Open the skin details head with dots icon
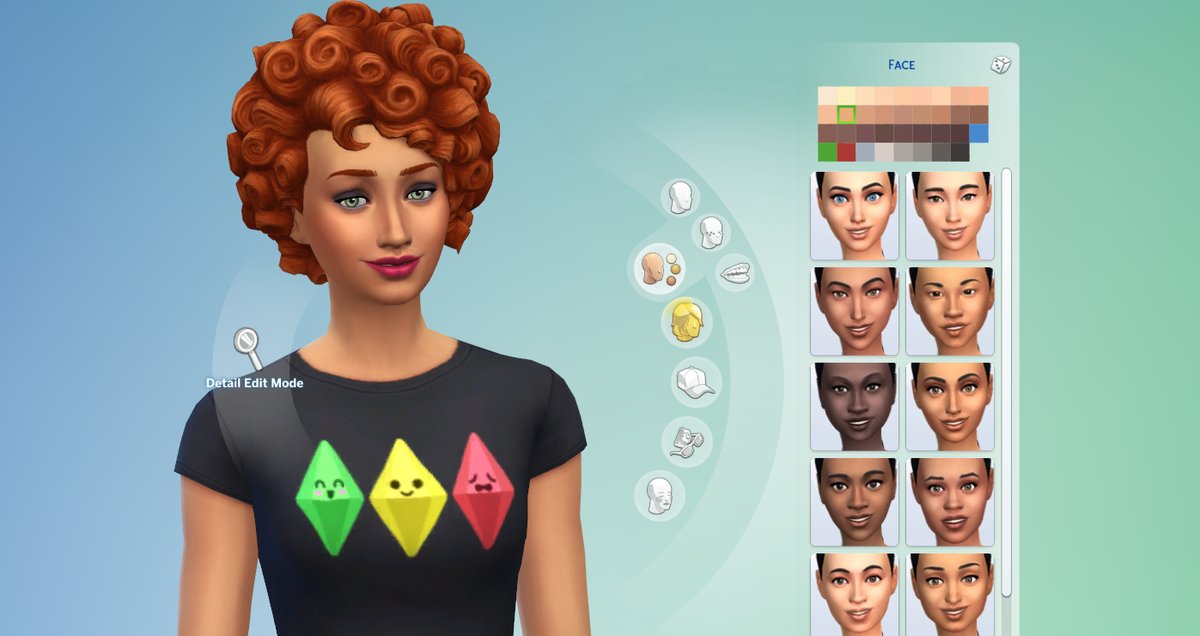The width and height of the screenshot is (1200, 636). click(711, 233)
